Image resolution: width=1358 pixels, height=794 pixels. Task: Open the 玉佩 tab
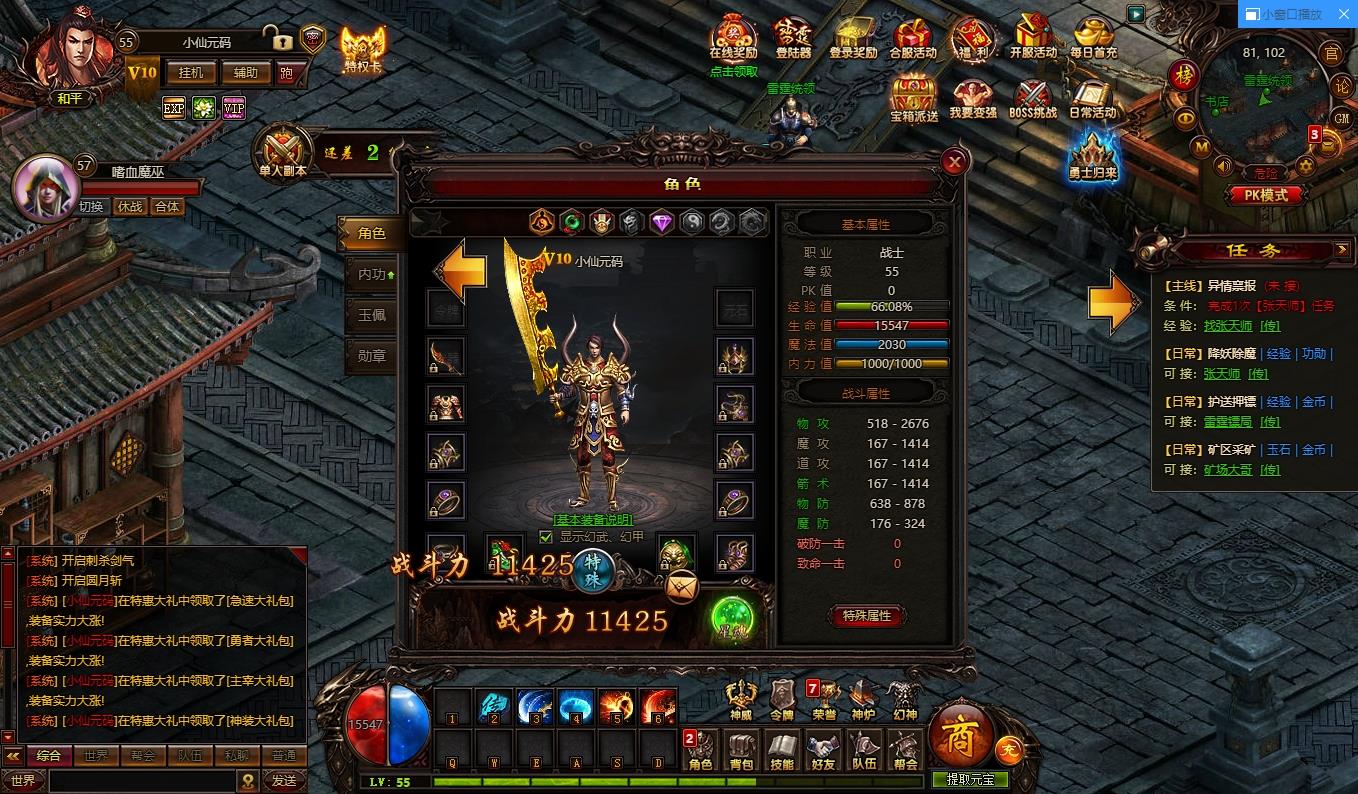pos(372,314)
